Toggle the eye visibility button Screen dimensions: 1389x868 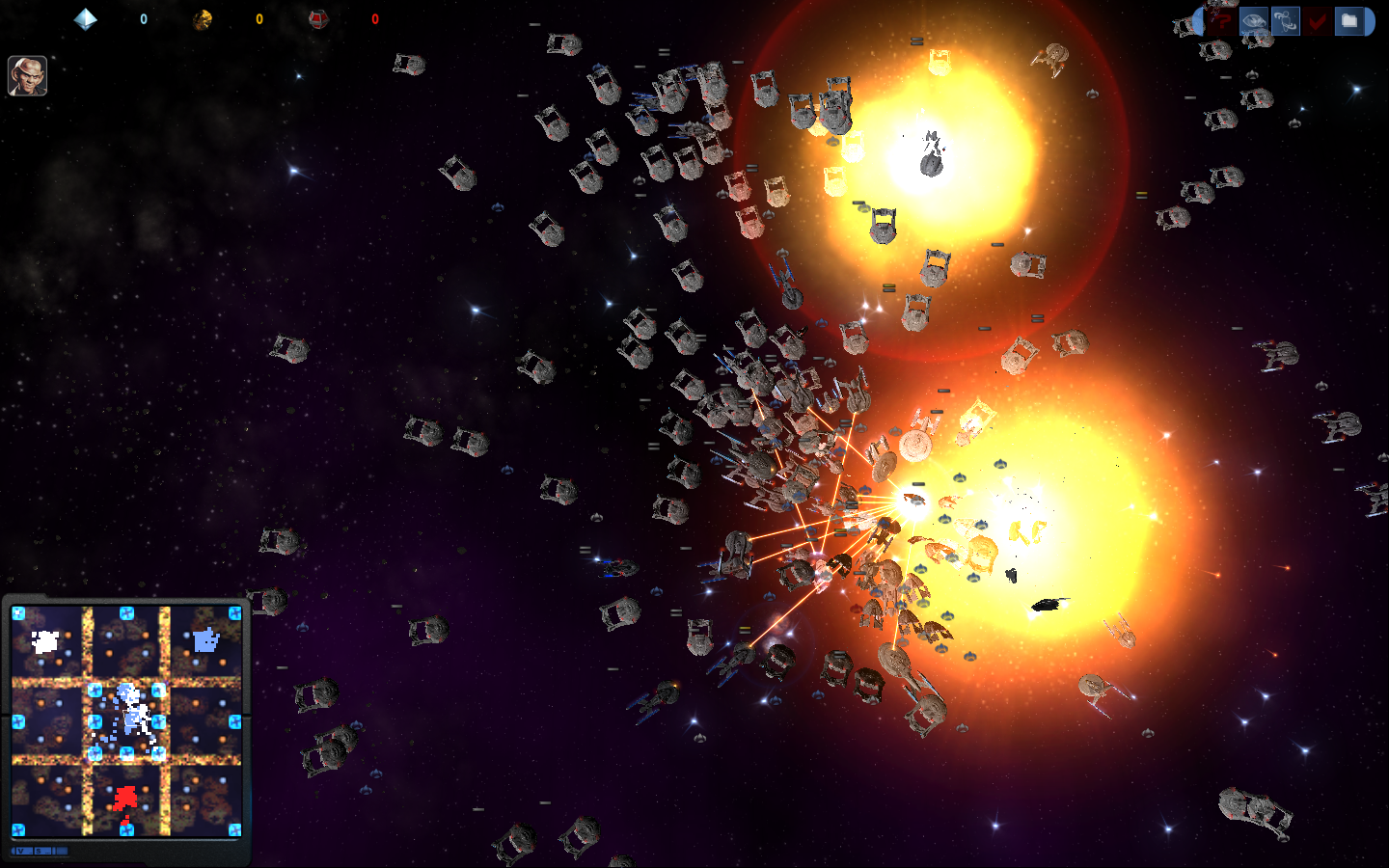(1253, 20)
